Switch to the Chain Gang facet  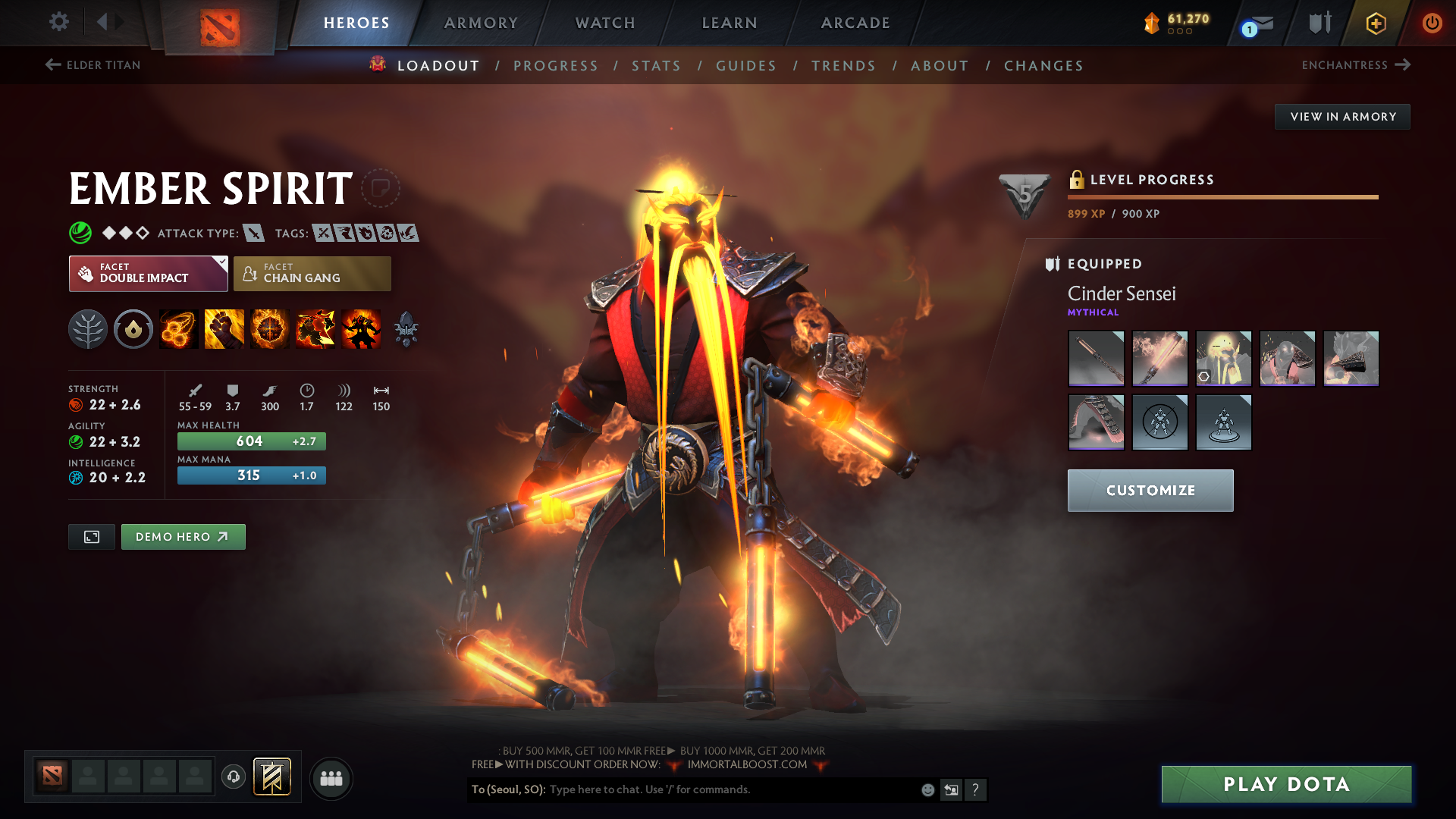point(312,273)
